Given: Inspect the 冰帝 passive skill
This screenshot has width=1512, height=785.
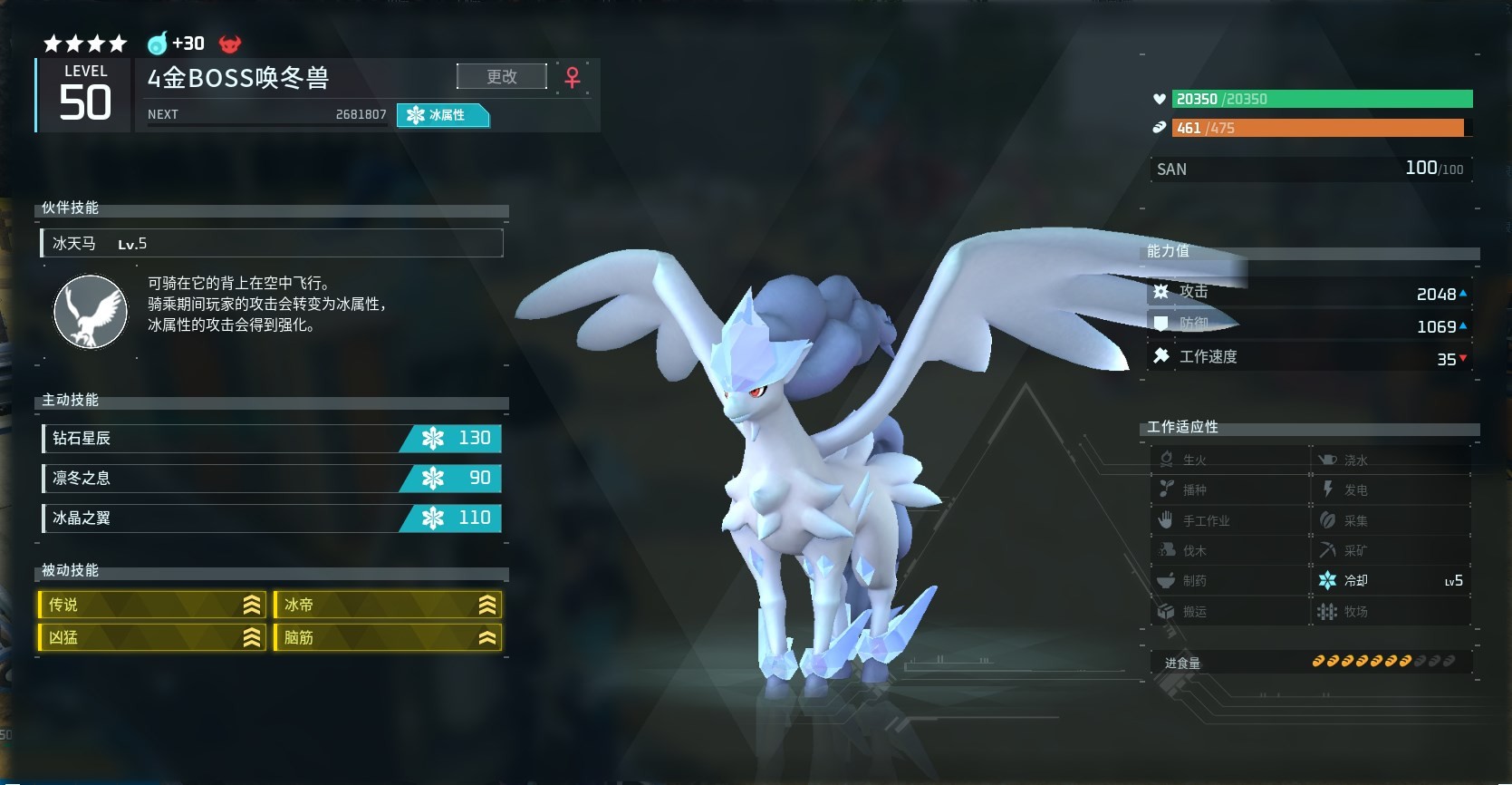Looking at the screenshot, I should click(388, 605).
